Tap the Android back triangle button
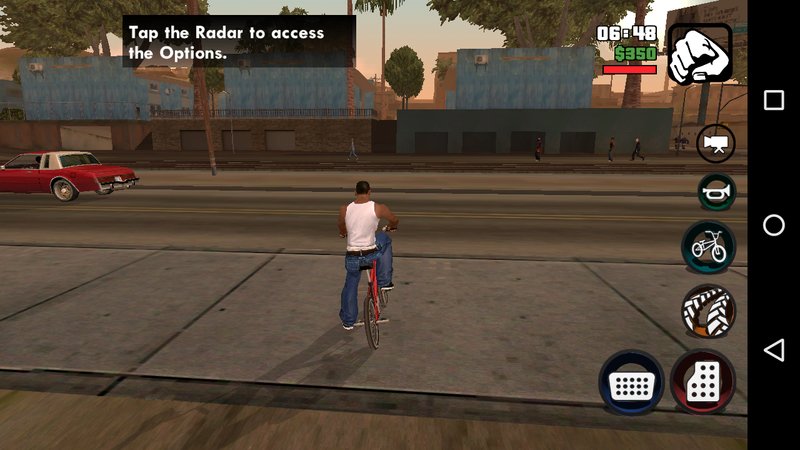This screenshot has height=450, width=800. 773,350
